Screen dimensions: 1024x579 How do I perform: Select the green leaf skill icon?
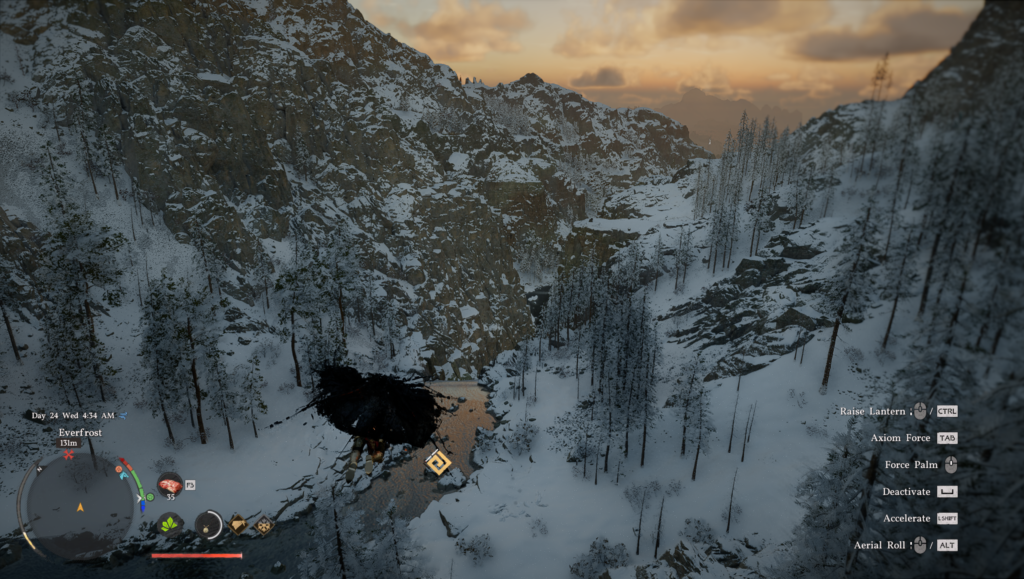[x=170, y=523]
